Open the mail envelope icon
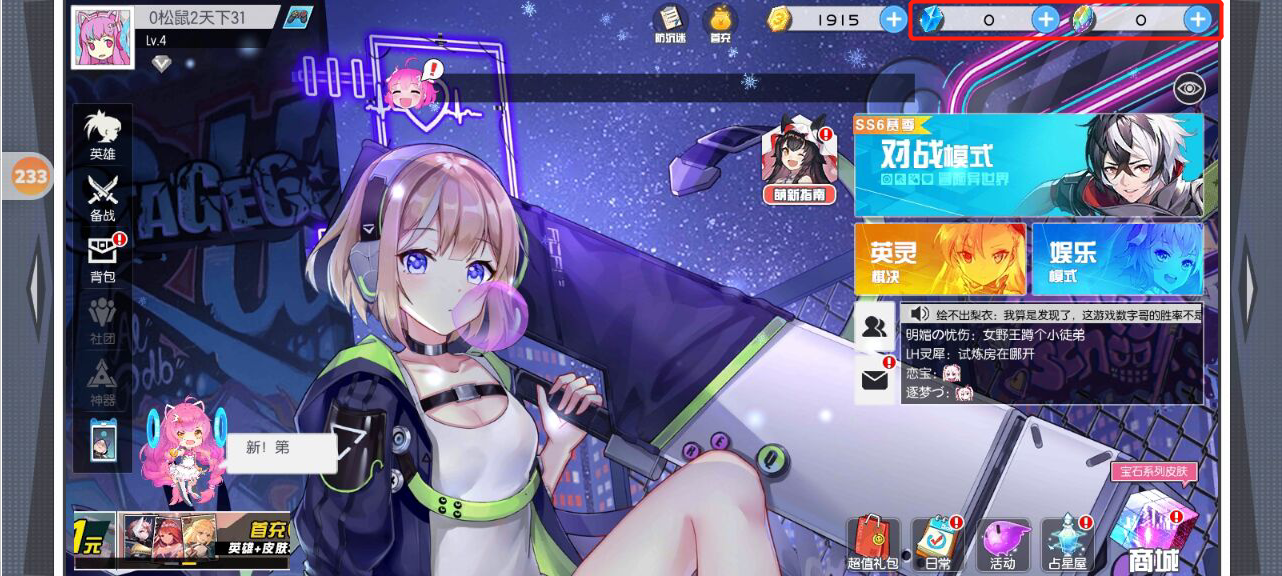This screenshot has height=576, width=1282. tap(874, 380)
